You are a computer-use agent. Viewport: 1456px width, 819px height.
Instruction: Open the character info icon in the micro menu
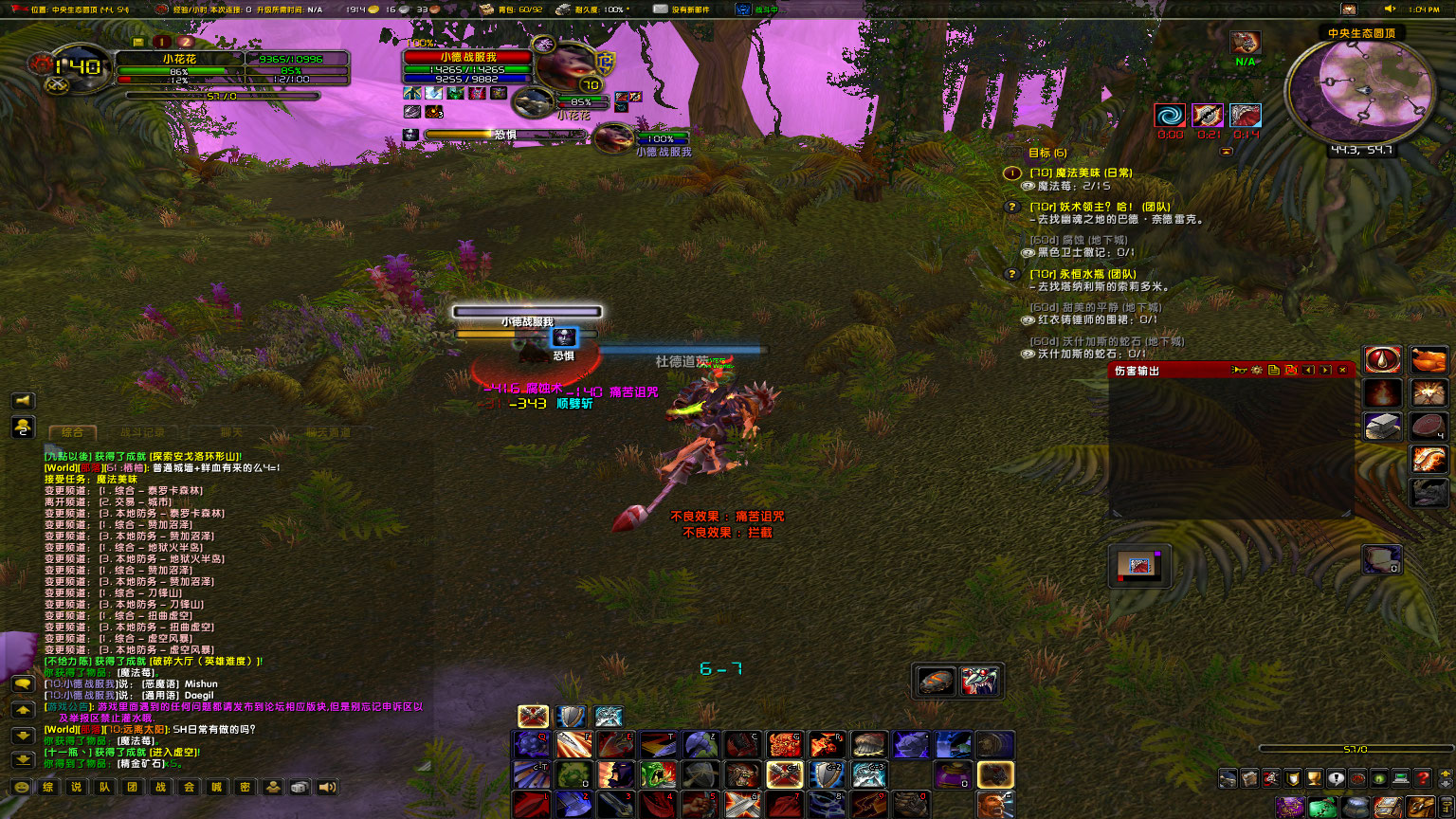pos(1227,778)
